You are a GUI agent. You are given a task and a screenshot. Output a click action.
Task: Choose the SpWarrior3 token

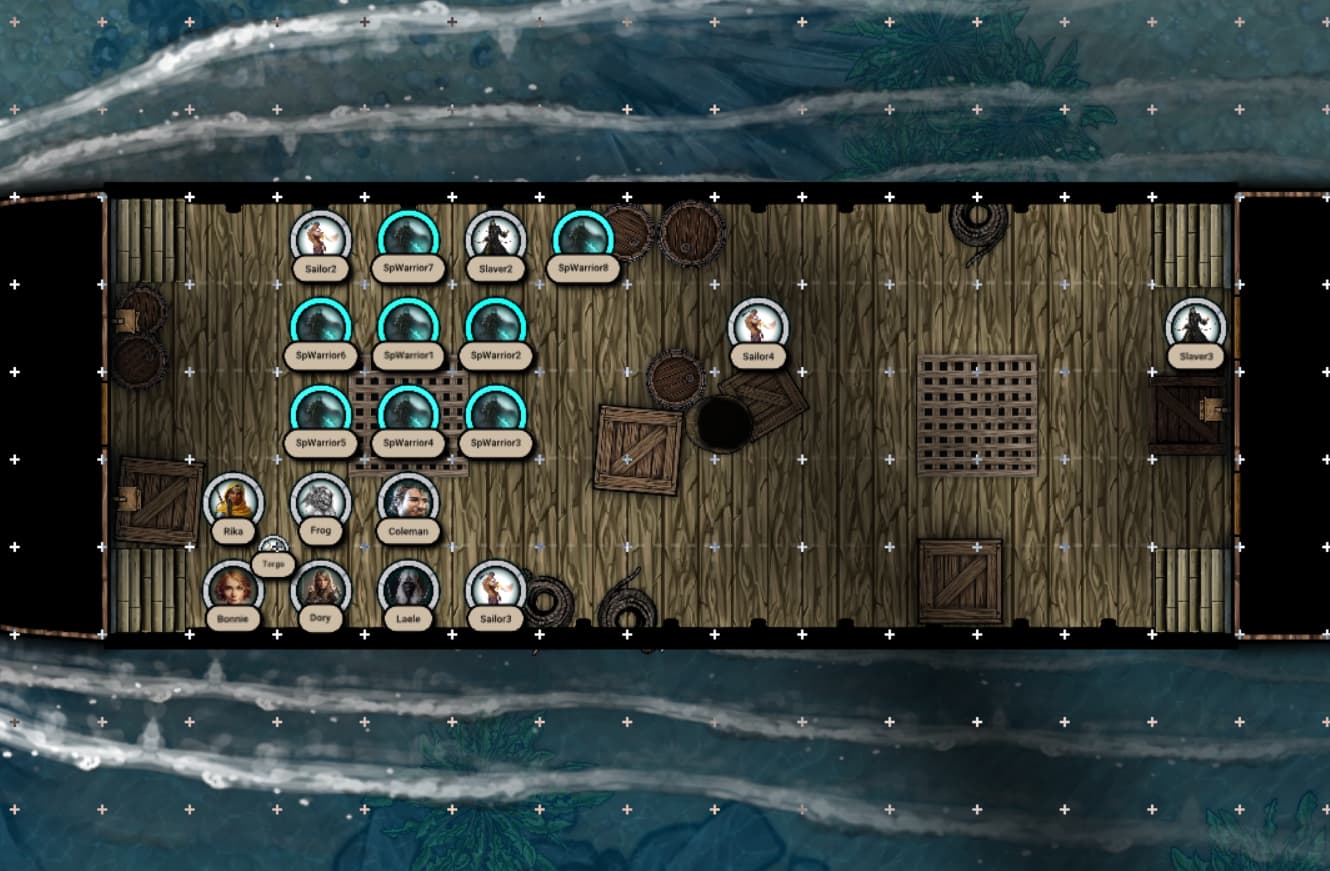pyautogui.click(x=496, y=415)
